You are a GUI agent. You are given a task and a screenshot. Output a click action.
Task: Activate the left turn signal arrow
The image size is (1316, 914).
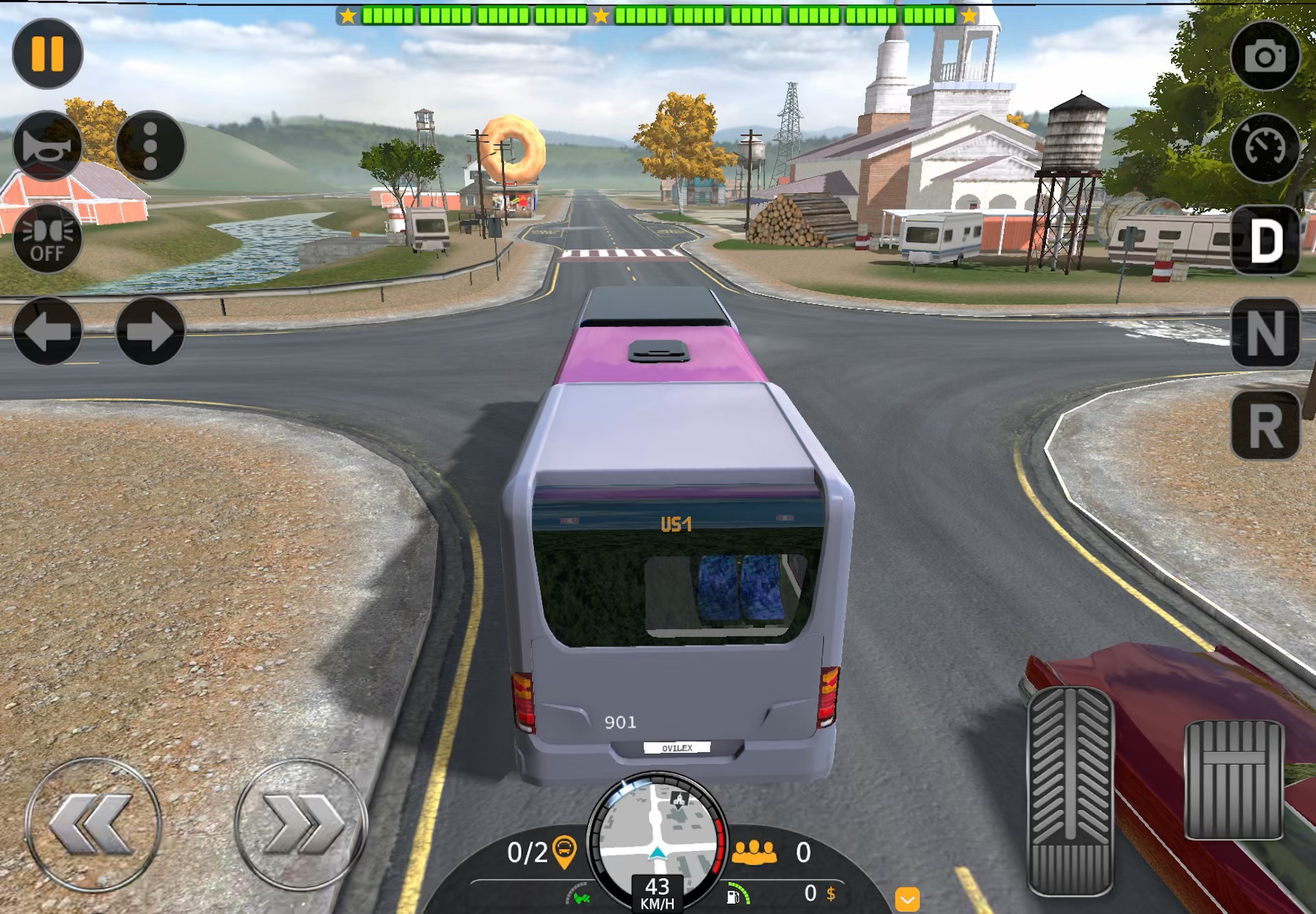tap(47, 331)
